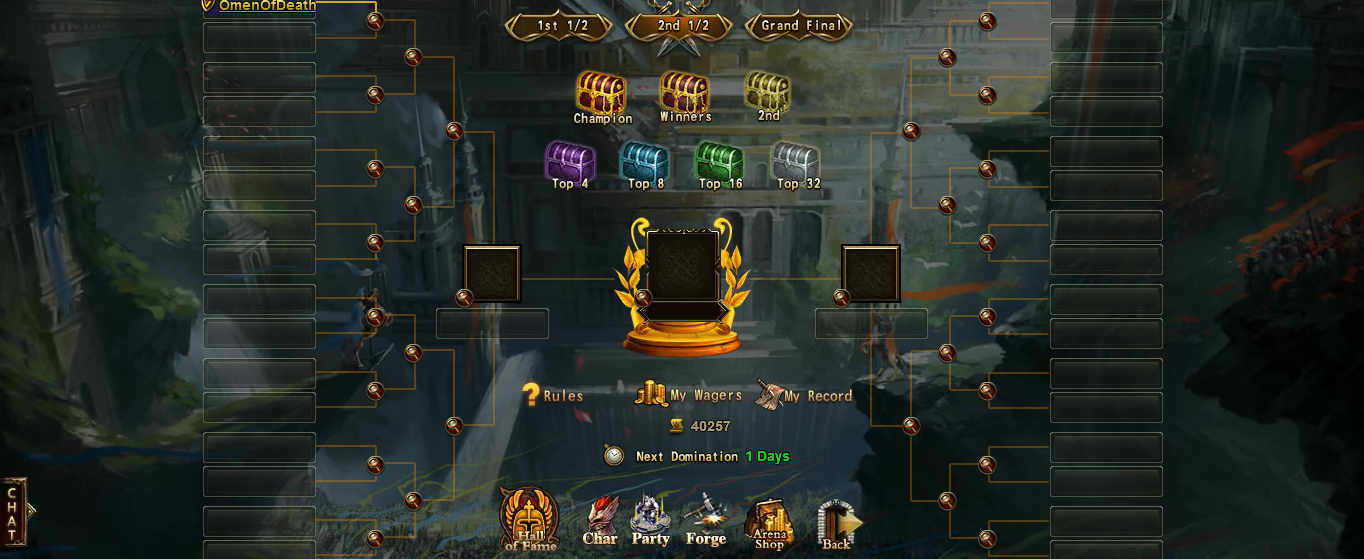
Task: Open the purple Top 4 chest
Action: click(570, 162)
